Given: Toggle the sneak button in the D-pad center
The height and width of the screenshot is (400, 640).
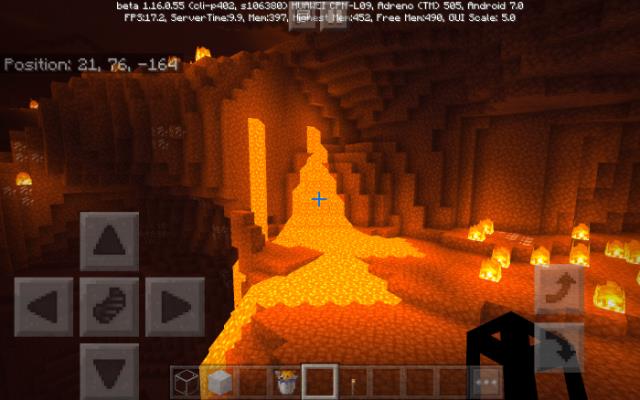Looking at the screenshot, I should [x=109, y=306].
